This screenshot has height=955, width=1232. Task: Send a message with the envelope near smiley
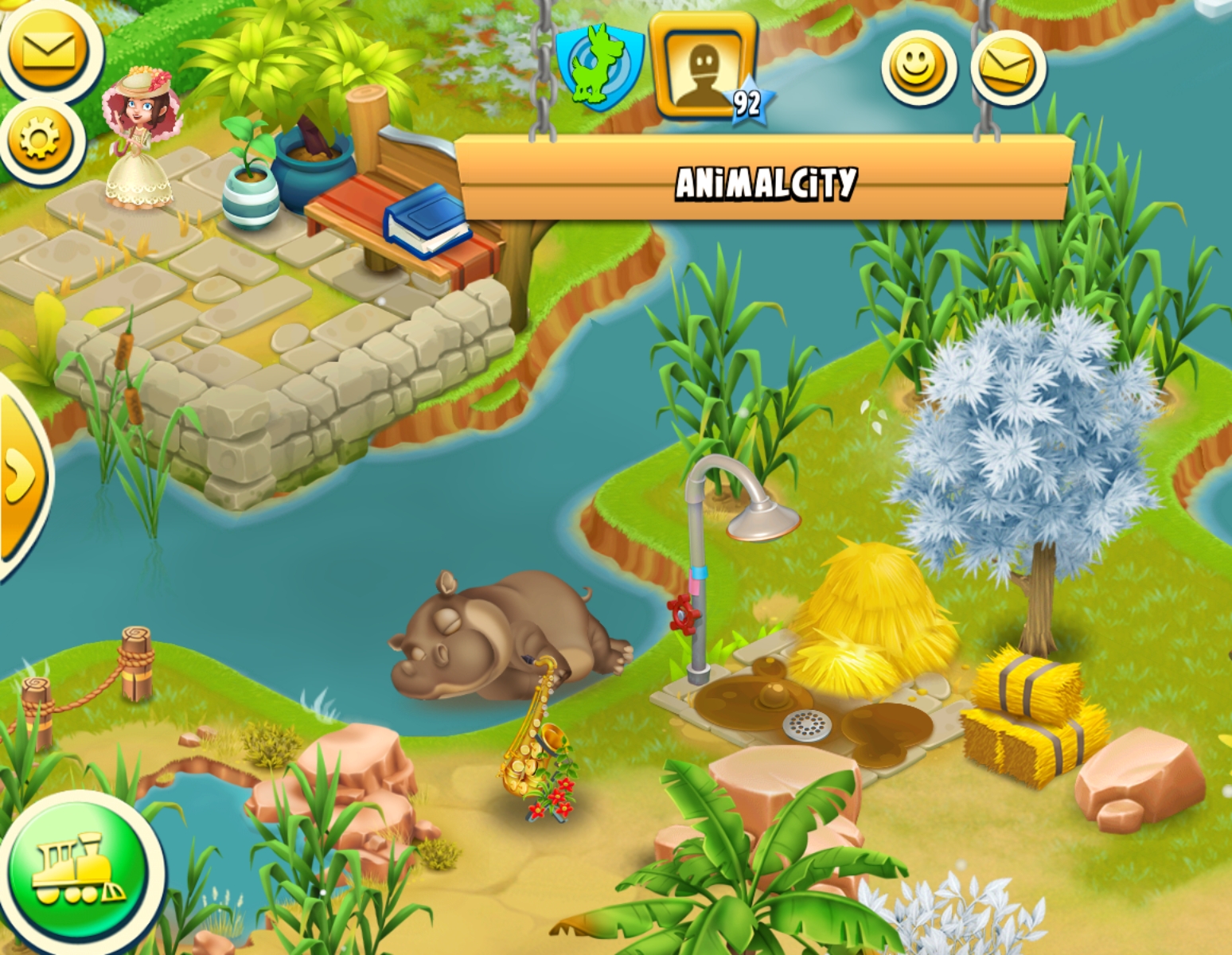coord(1008,68)
